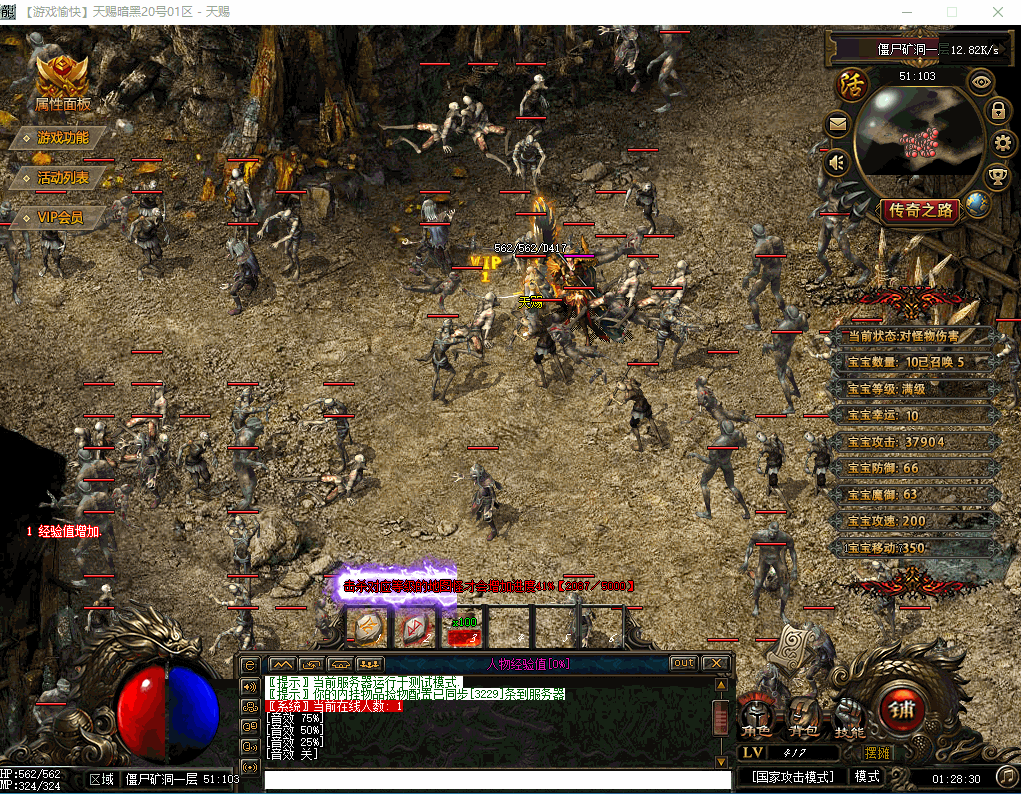Click the red 活 activity button
Viewport: 1021px width, 794px height.
coord(851,84)
